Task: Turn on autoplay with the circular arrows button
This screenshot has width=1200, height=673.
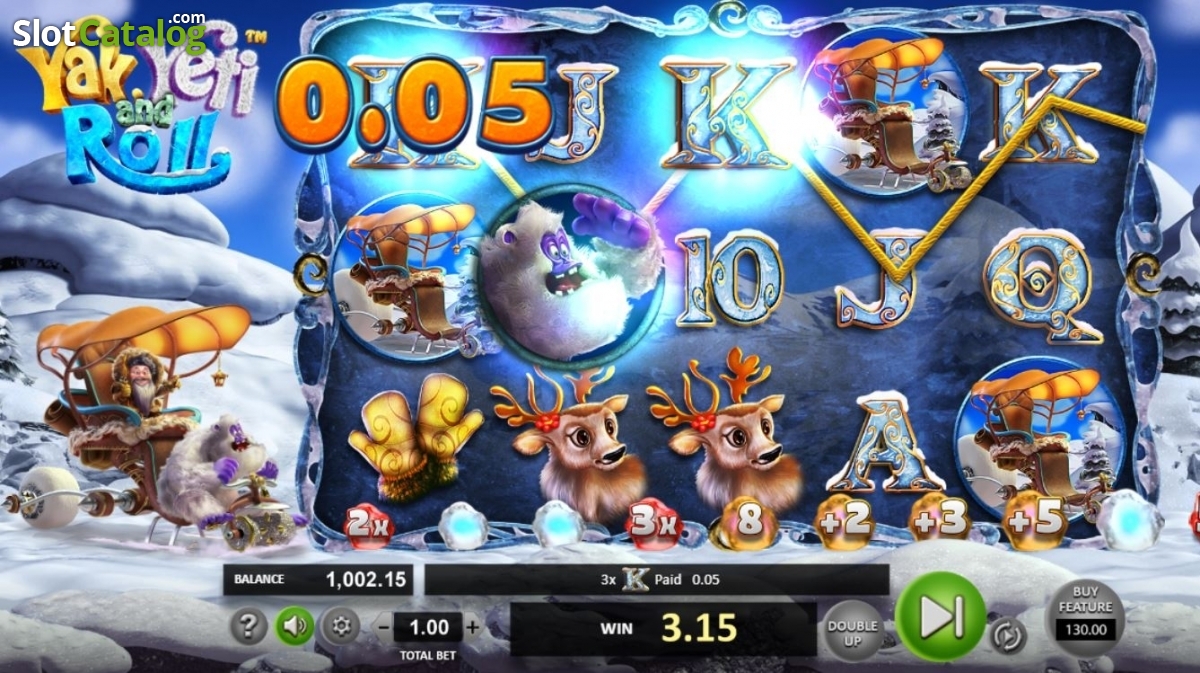Action: [x=1006, y=635]
